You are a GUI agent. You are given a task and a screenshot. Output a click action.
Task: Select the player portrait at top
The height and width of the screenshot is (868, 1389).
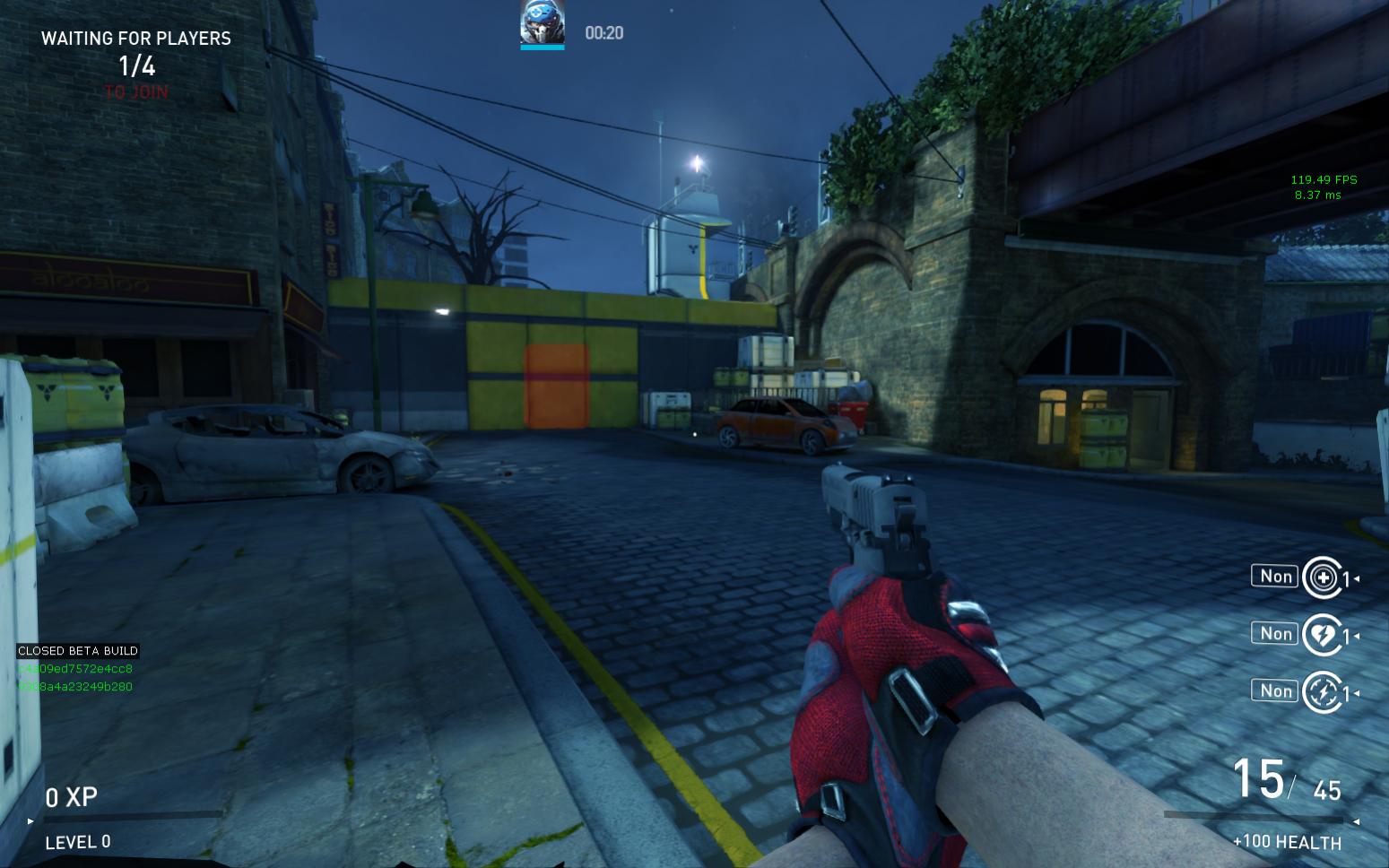[543, 23]
